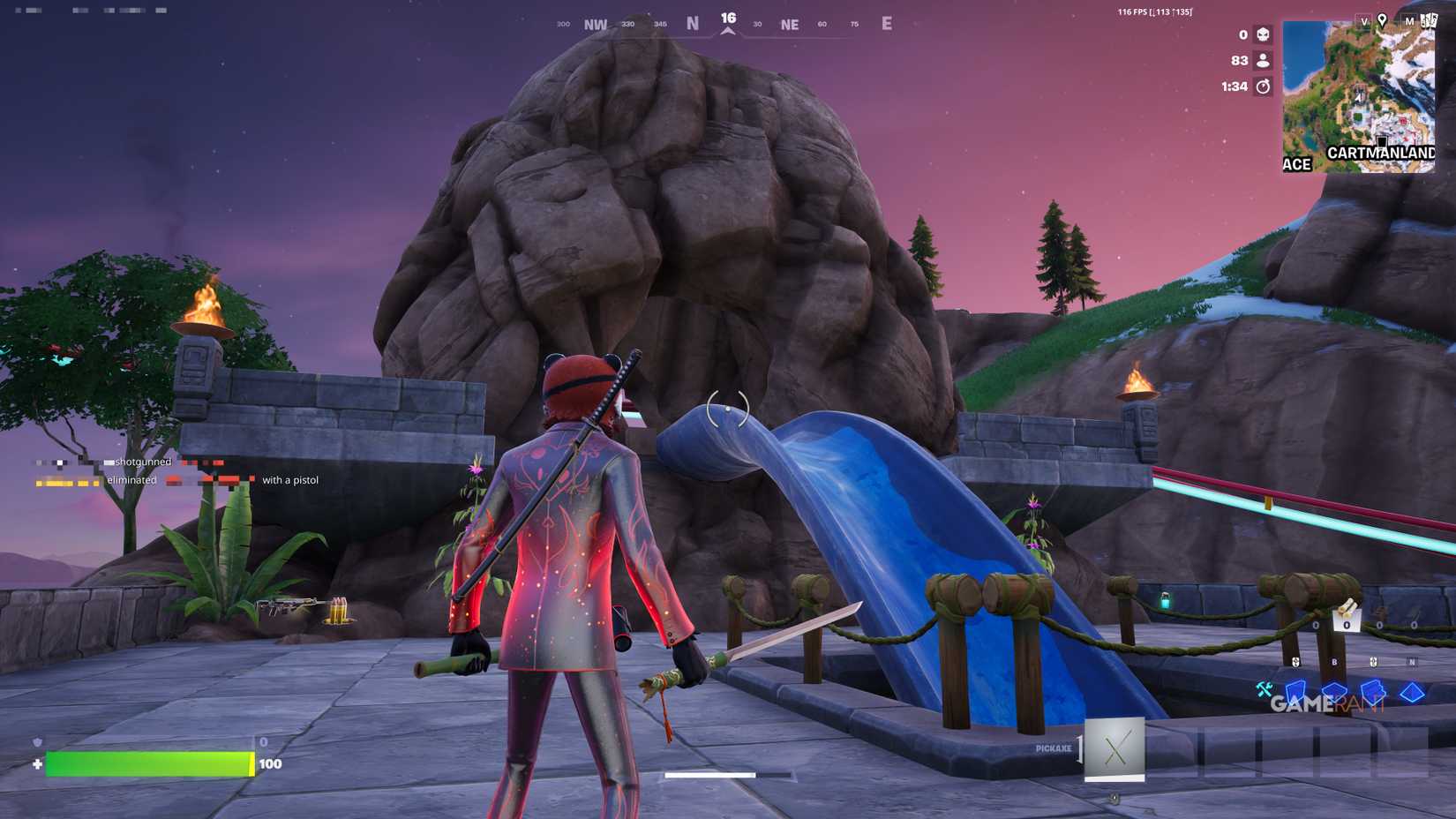Select the harvesting tools icon near build materials

point(1265,688)
